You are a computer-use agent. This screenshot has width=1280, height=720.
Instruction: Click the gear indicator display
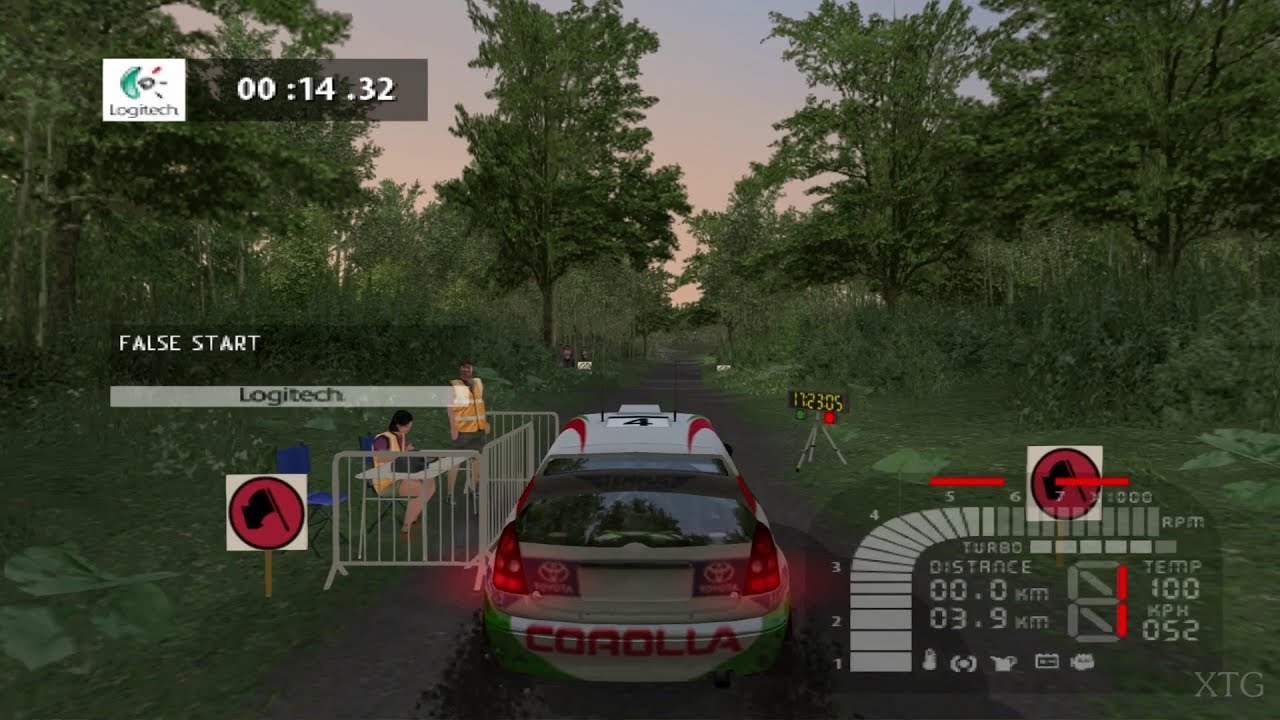click(1097, 601)
